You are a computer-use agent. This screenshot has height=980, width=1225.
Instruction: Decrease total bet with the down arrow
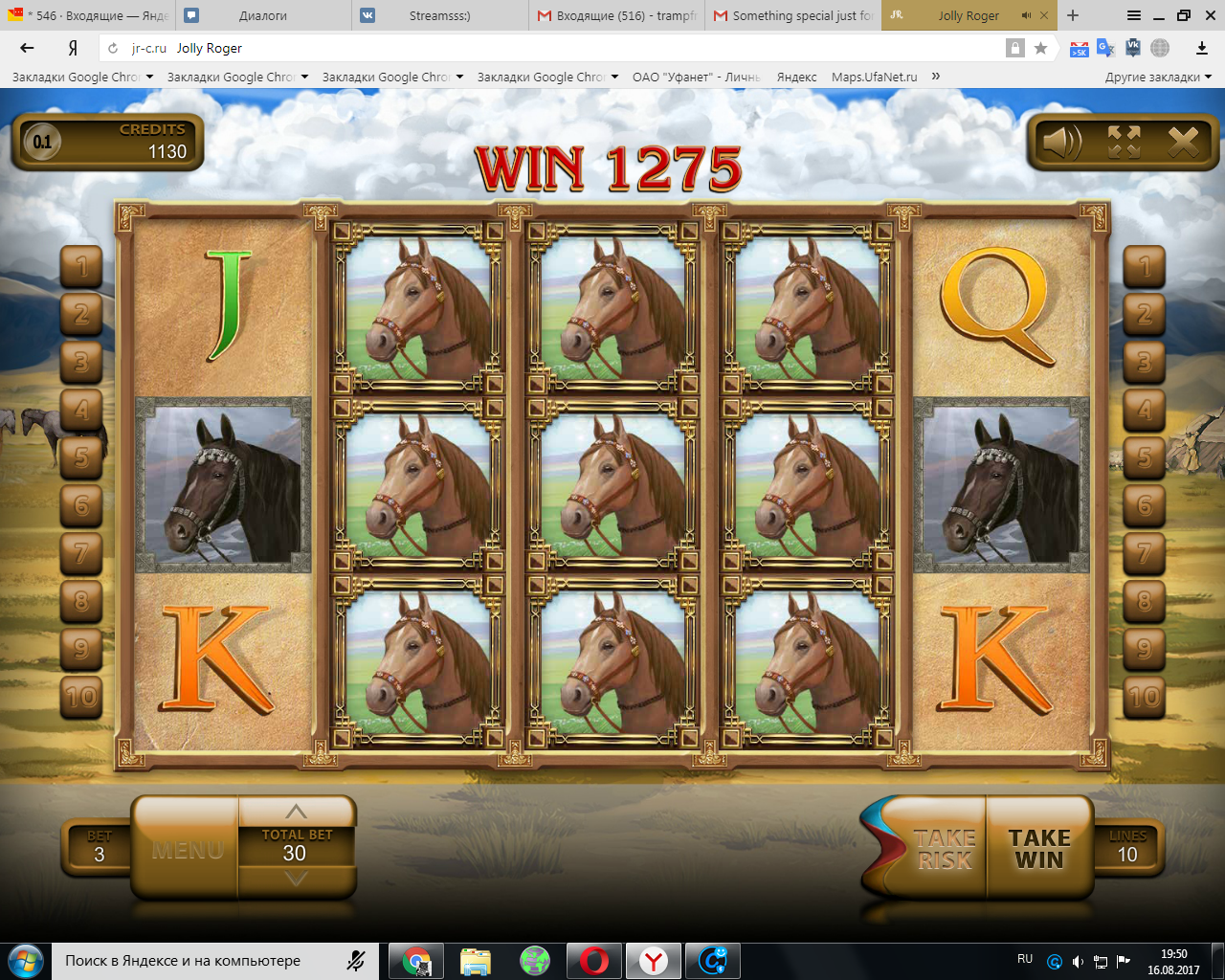[297, 879]
